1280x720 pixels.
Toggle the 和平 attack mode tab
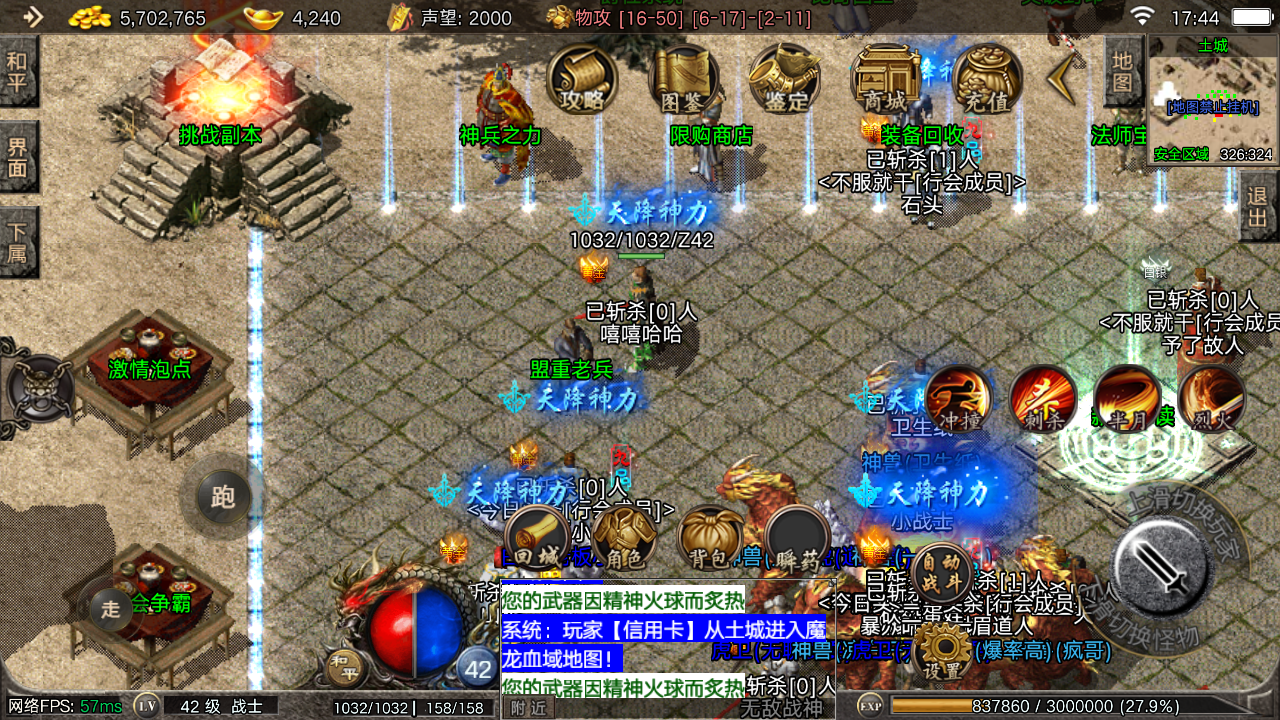click(x=18, y=72)
